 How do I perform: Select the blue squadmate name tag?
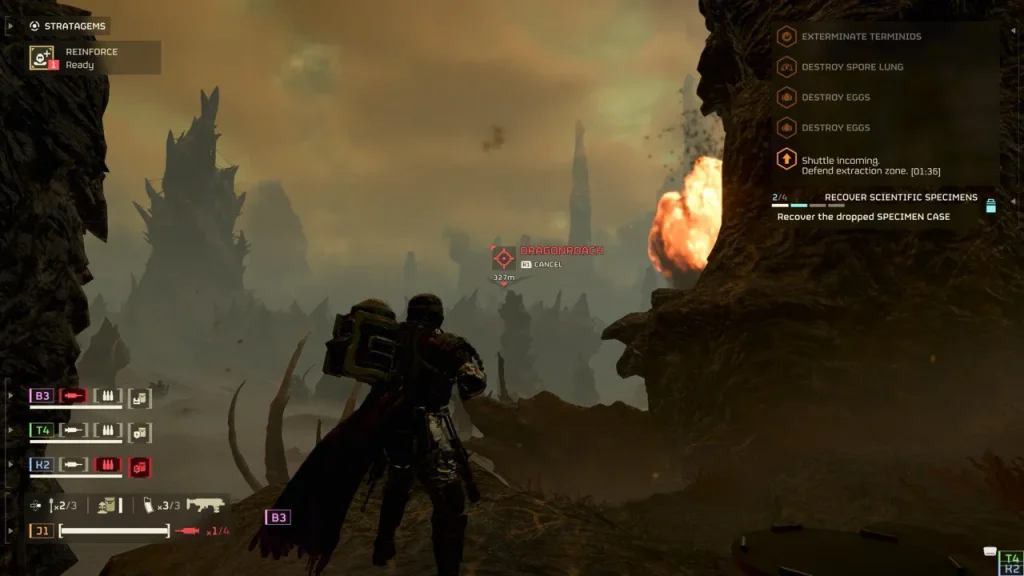(42, 465)
